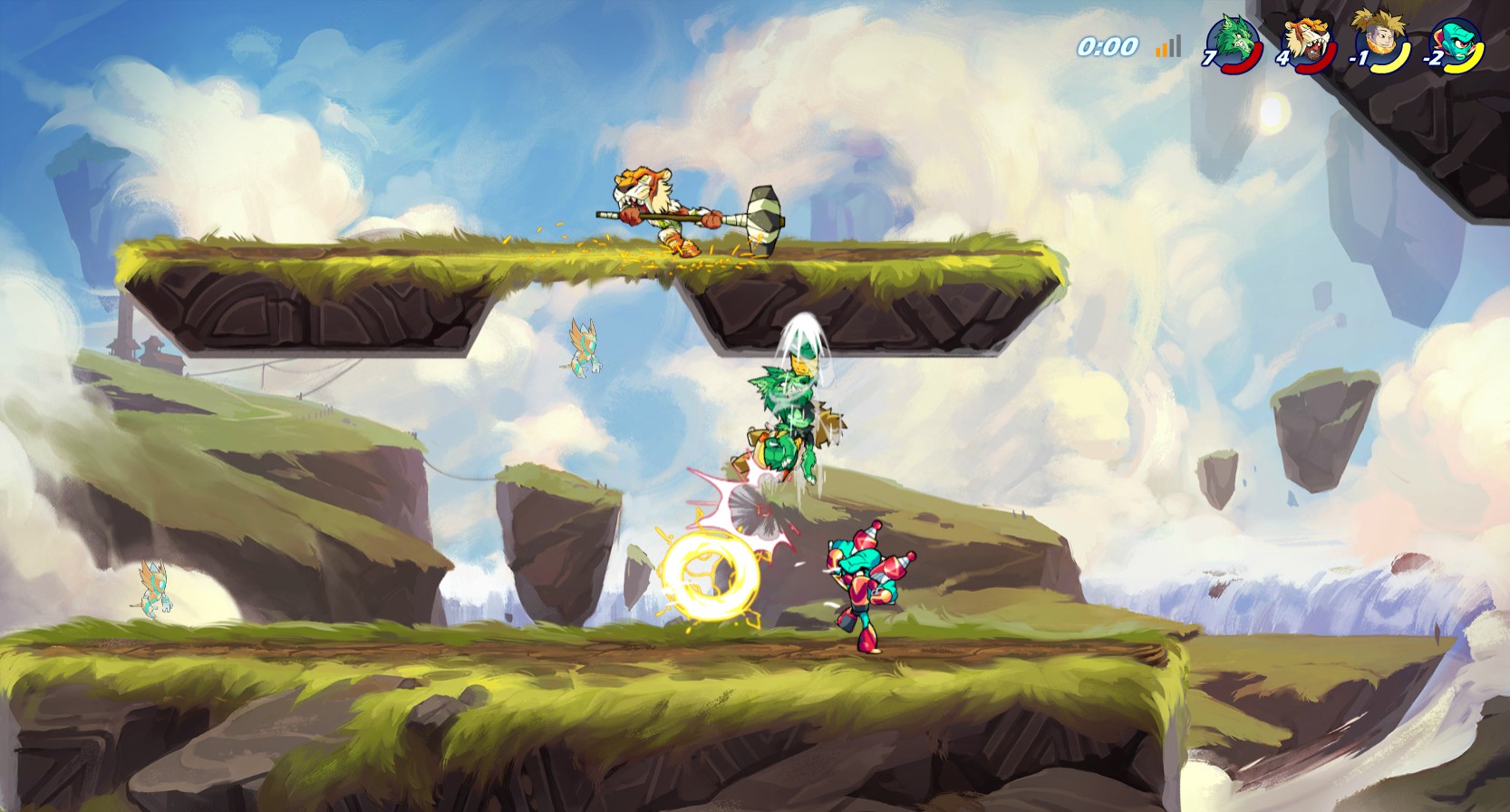The height and width of the screenshot is (812, 1510).
Task: Click the lion fighter swinging the hammer
Action: tap(662, 208)
